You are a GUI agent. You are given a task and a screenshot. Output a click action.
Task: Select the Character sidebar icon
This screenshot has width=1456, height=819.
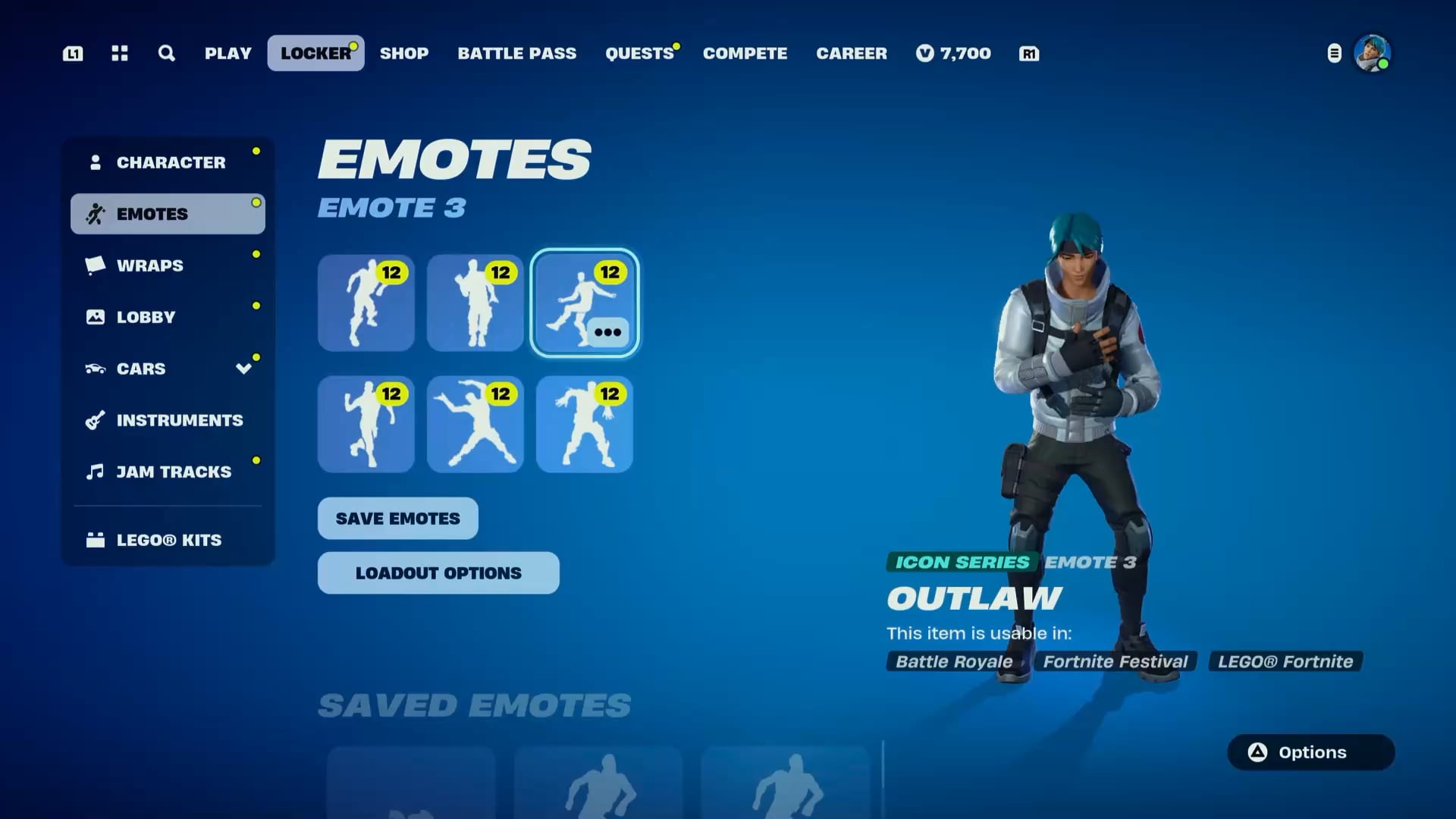(96, 161)
